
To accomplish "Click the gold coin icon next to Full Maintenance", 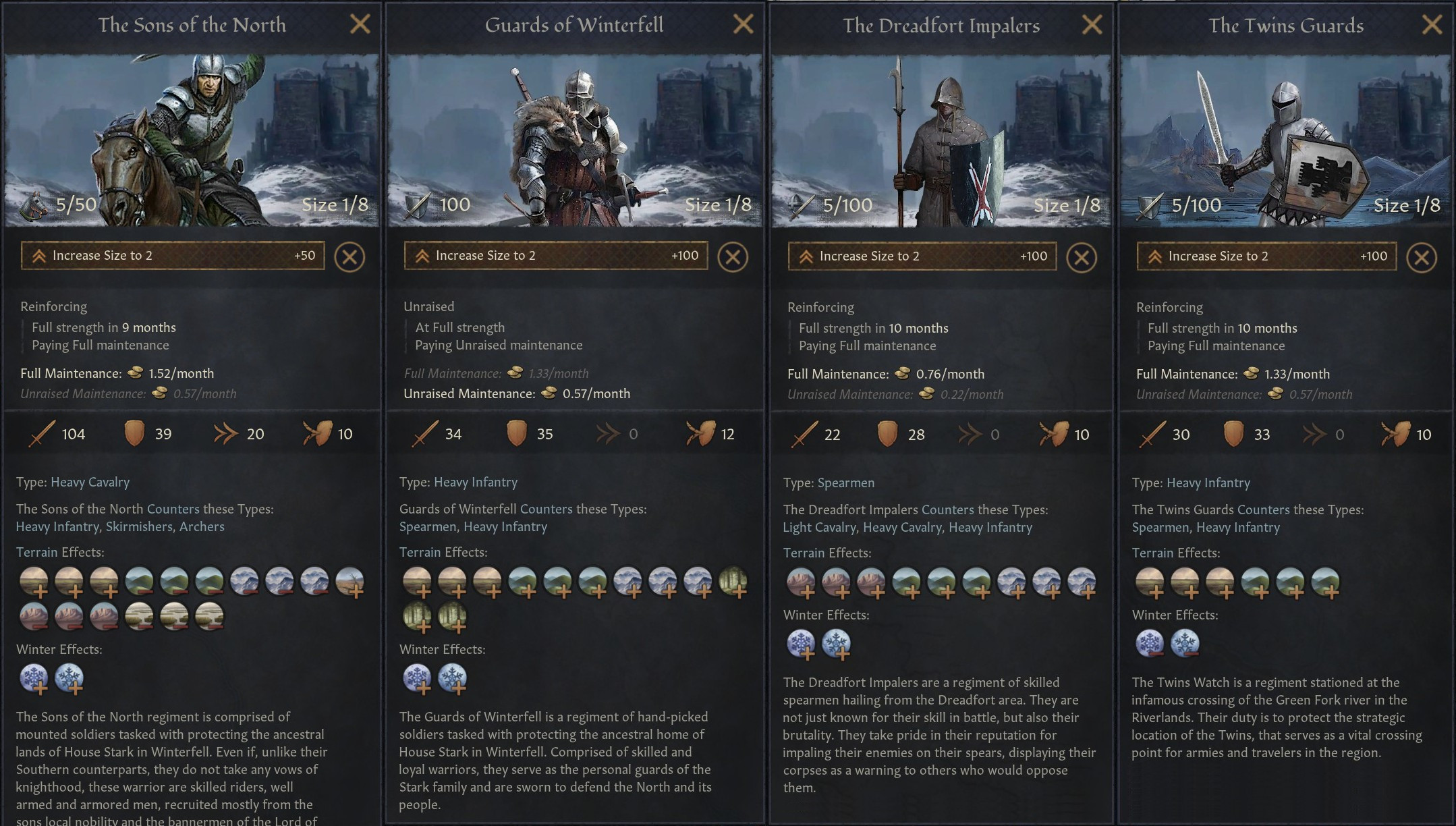I will click(x=132, y=373).
